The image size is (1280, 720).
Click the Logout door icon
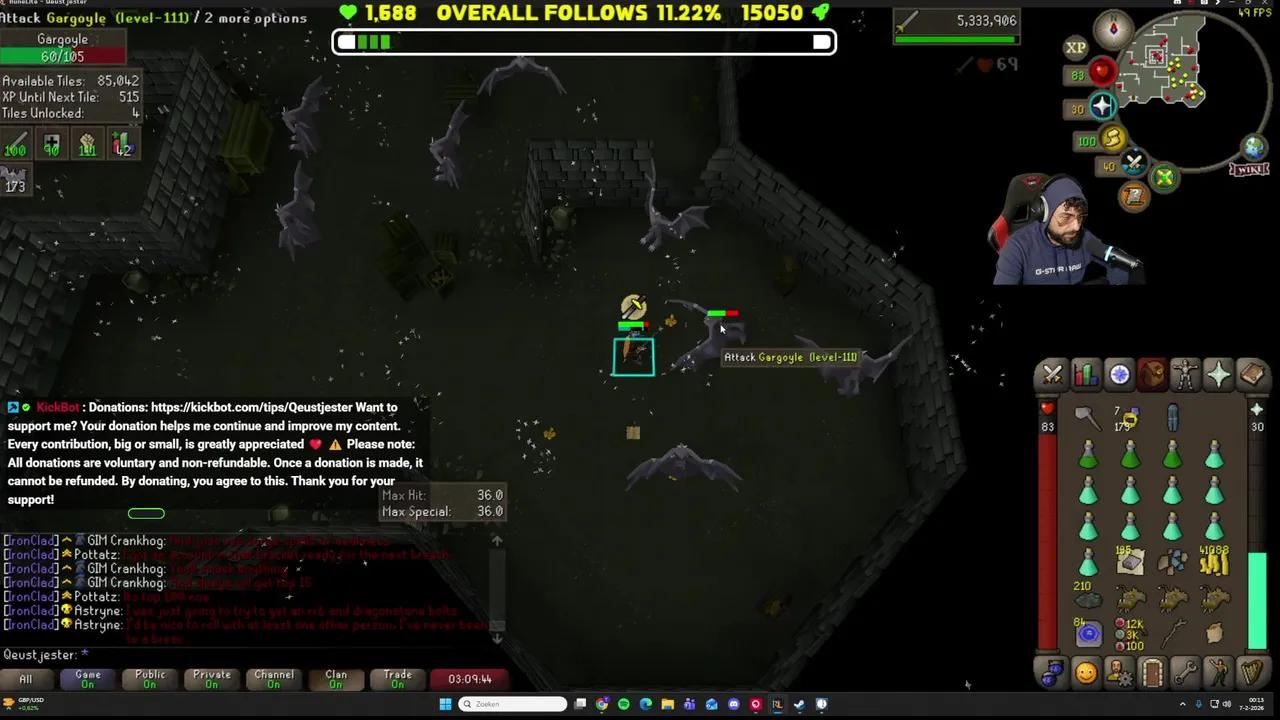pos(1152,676)
